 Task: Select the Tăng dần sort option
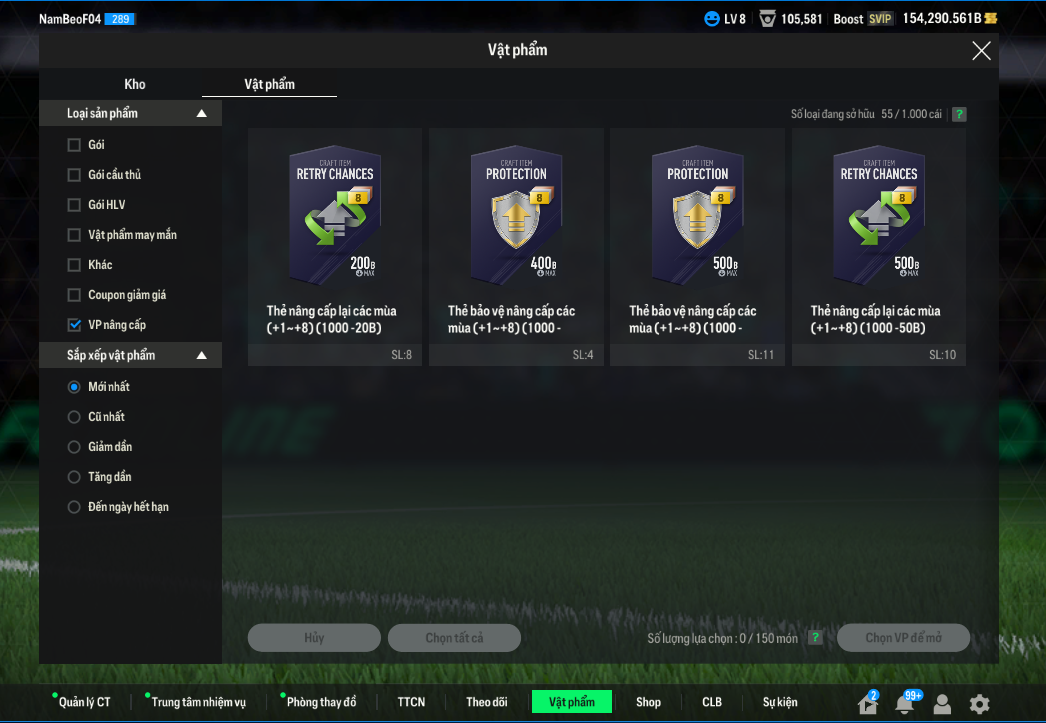click(x=74, y=477)
